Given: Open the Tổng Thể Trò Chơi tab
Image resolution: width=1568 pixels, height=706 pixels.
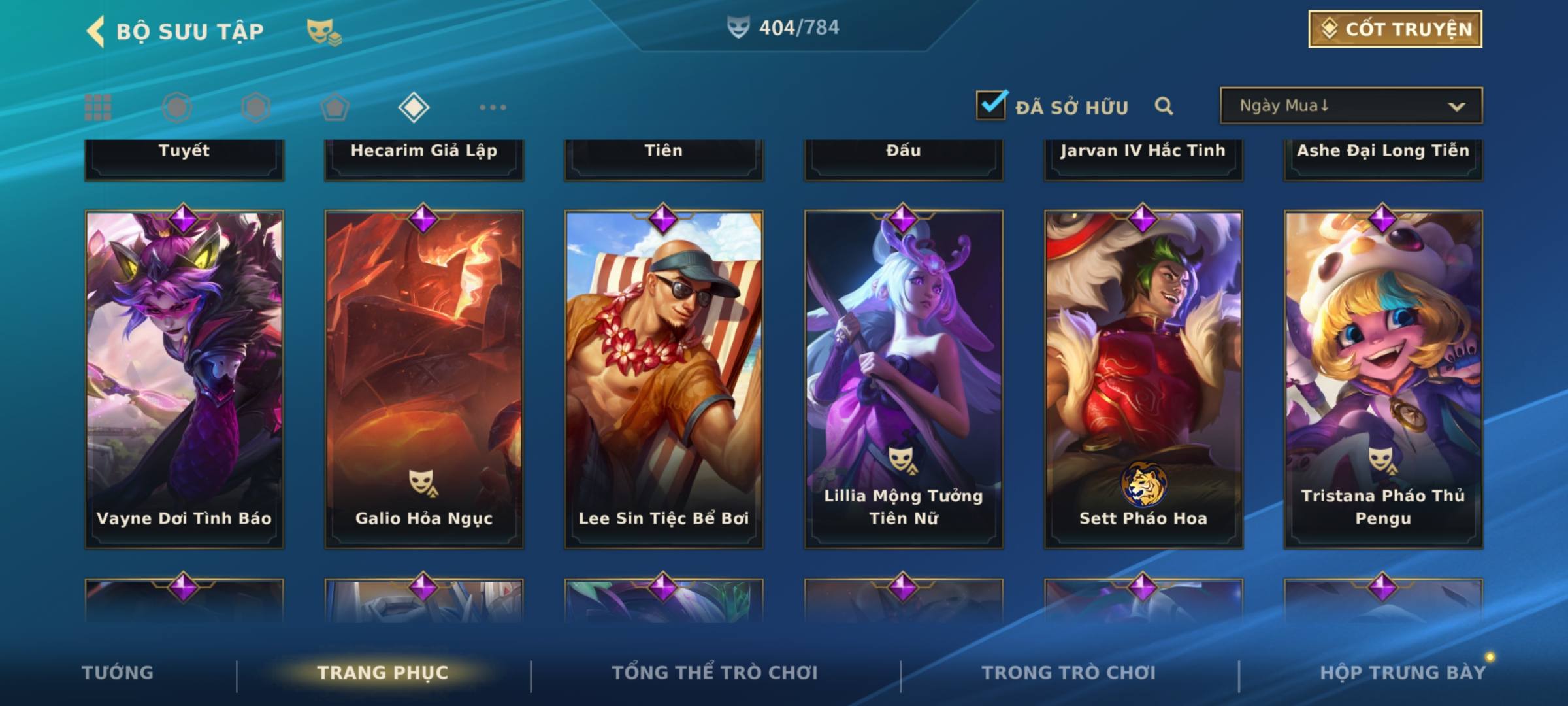Looking at the screenshot, I should click(715, 673).
